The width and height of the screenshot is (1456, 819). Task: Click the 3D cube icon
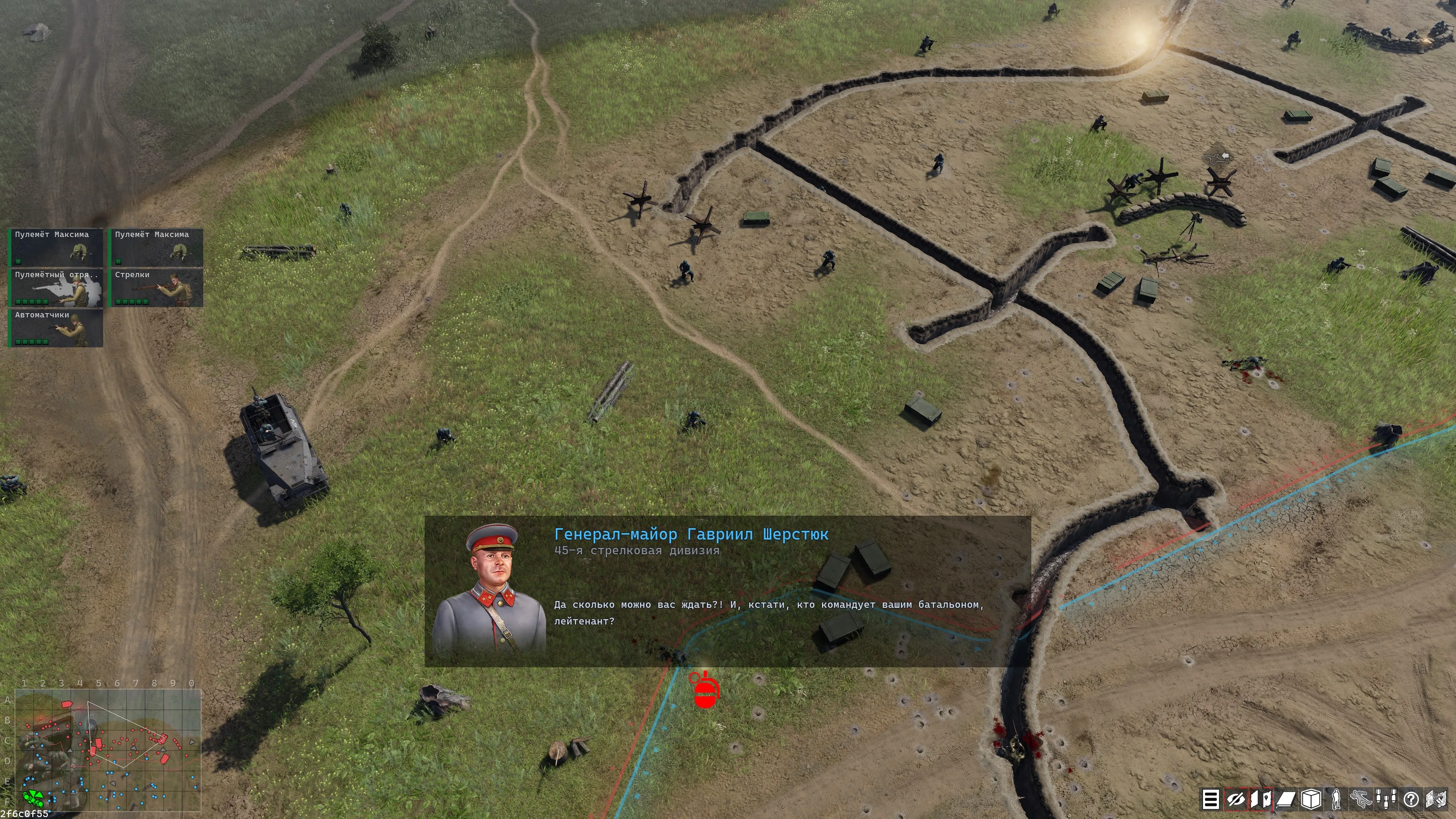click(1311, 799)
